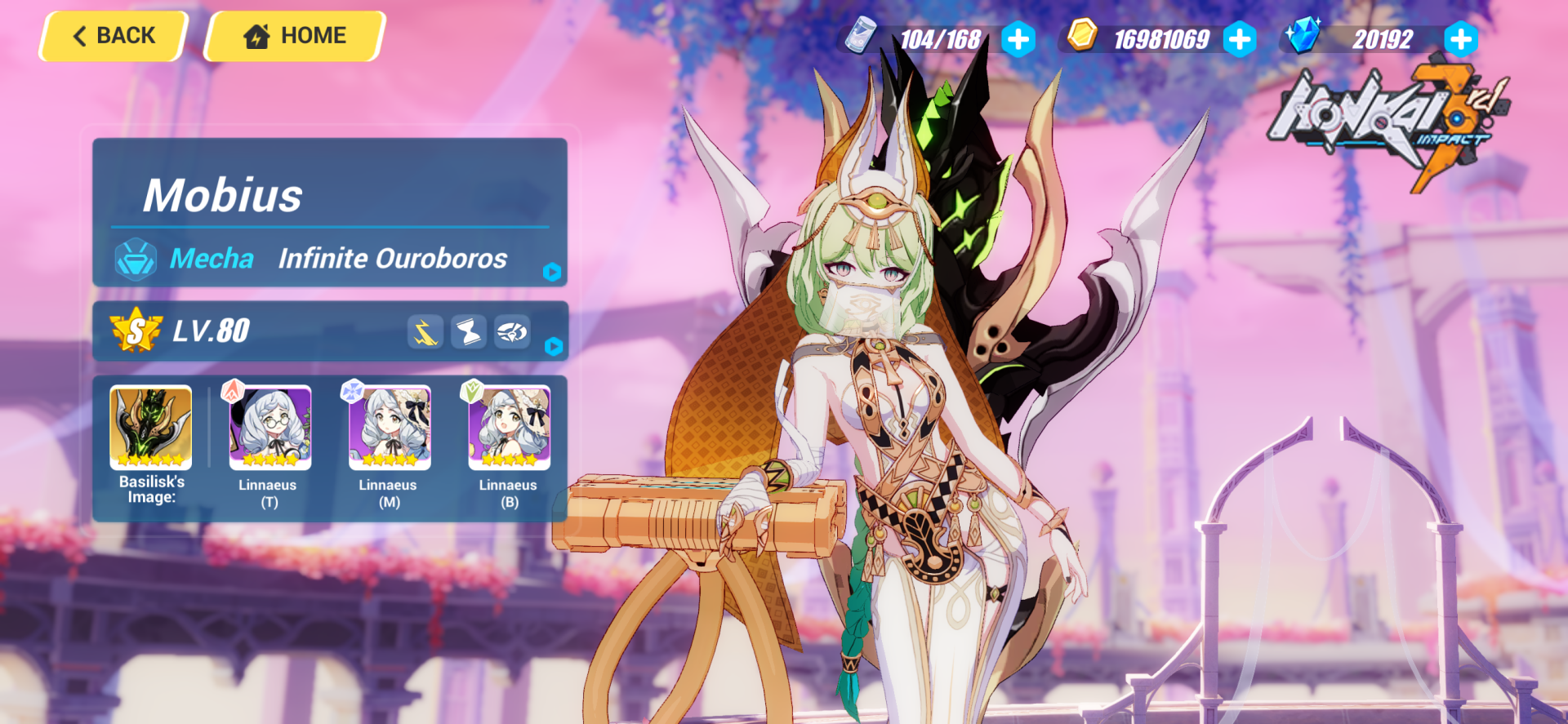The image size is (1568, 724).
Task: Click the 104/168 stamina counter
Action: click(941, 38)
